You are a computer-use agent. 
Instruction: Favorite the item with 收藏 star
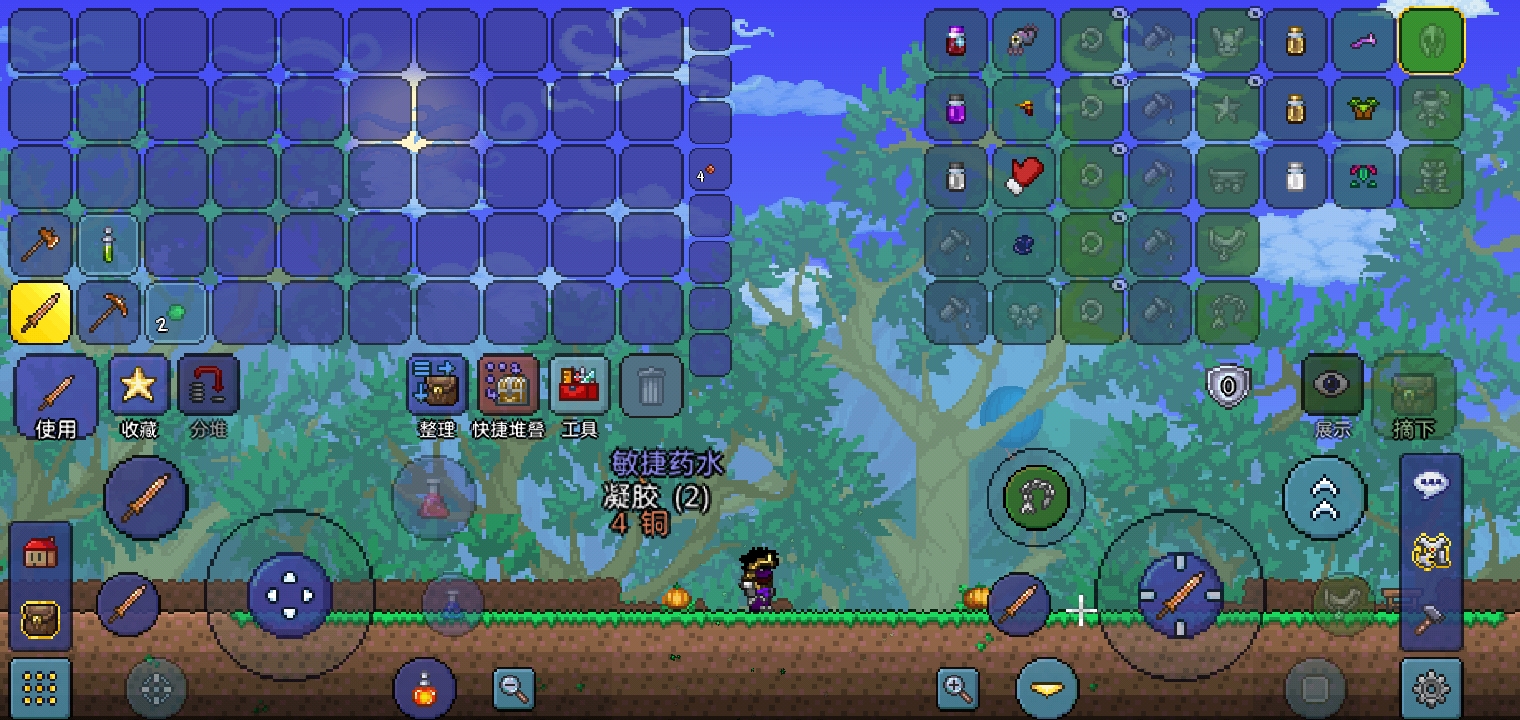pyautogui.click(x=139, y=396)
